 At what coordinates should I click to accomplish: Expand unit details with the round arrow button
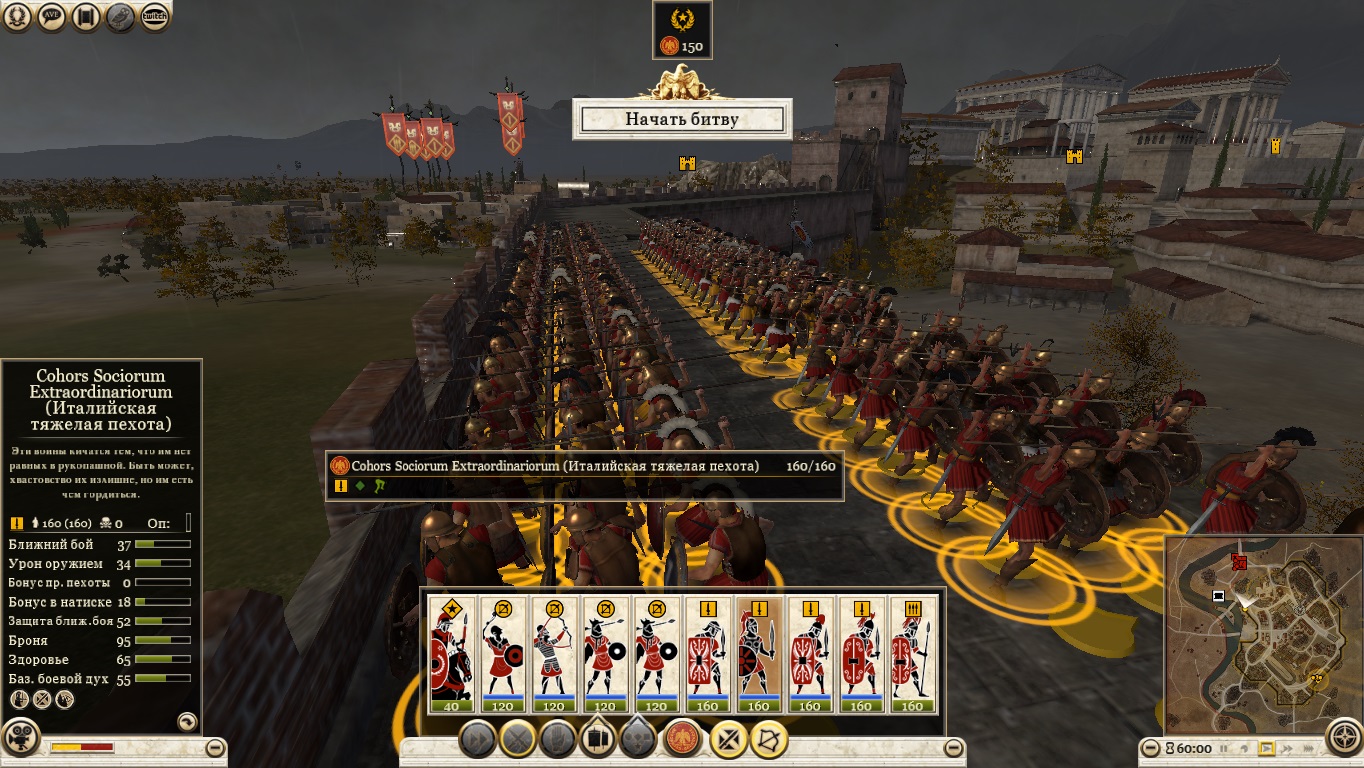click(186, 720)
